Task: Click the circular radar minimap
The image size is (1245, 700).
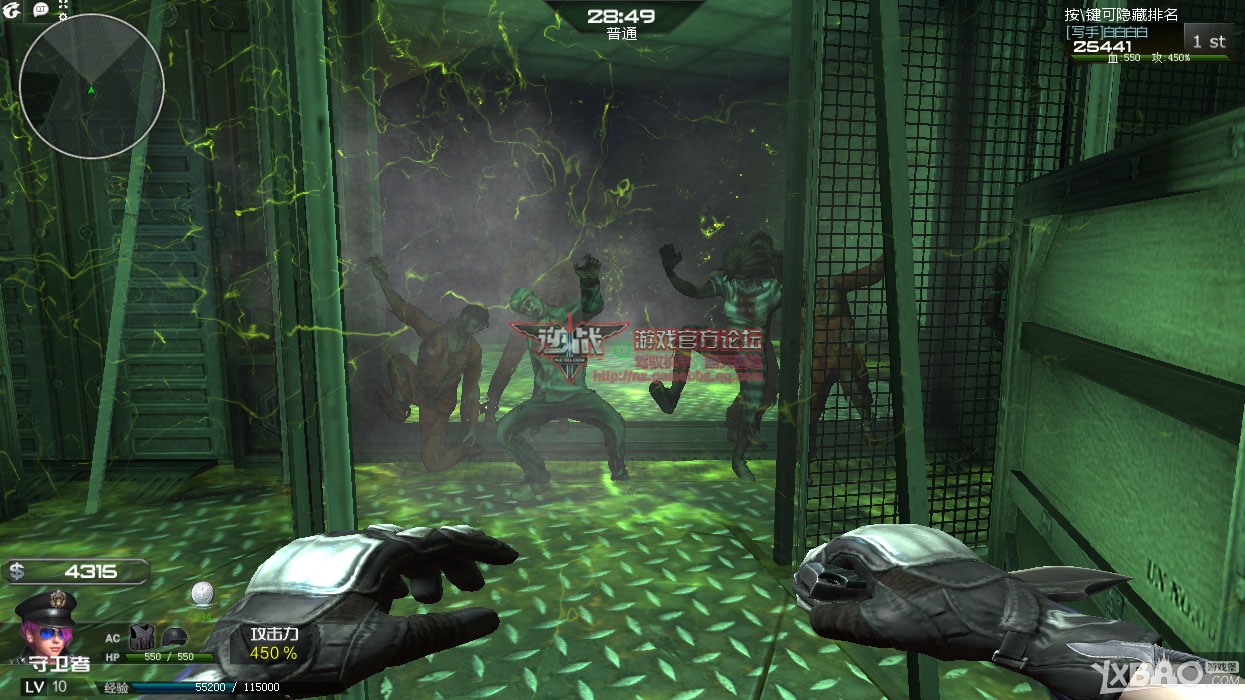Action: pyautogui.click(x=91, y=88)
